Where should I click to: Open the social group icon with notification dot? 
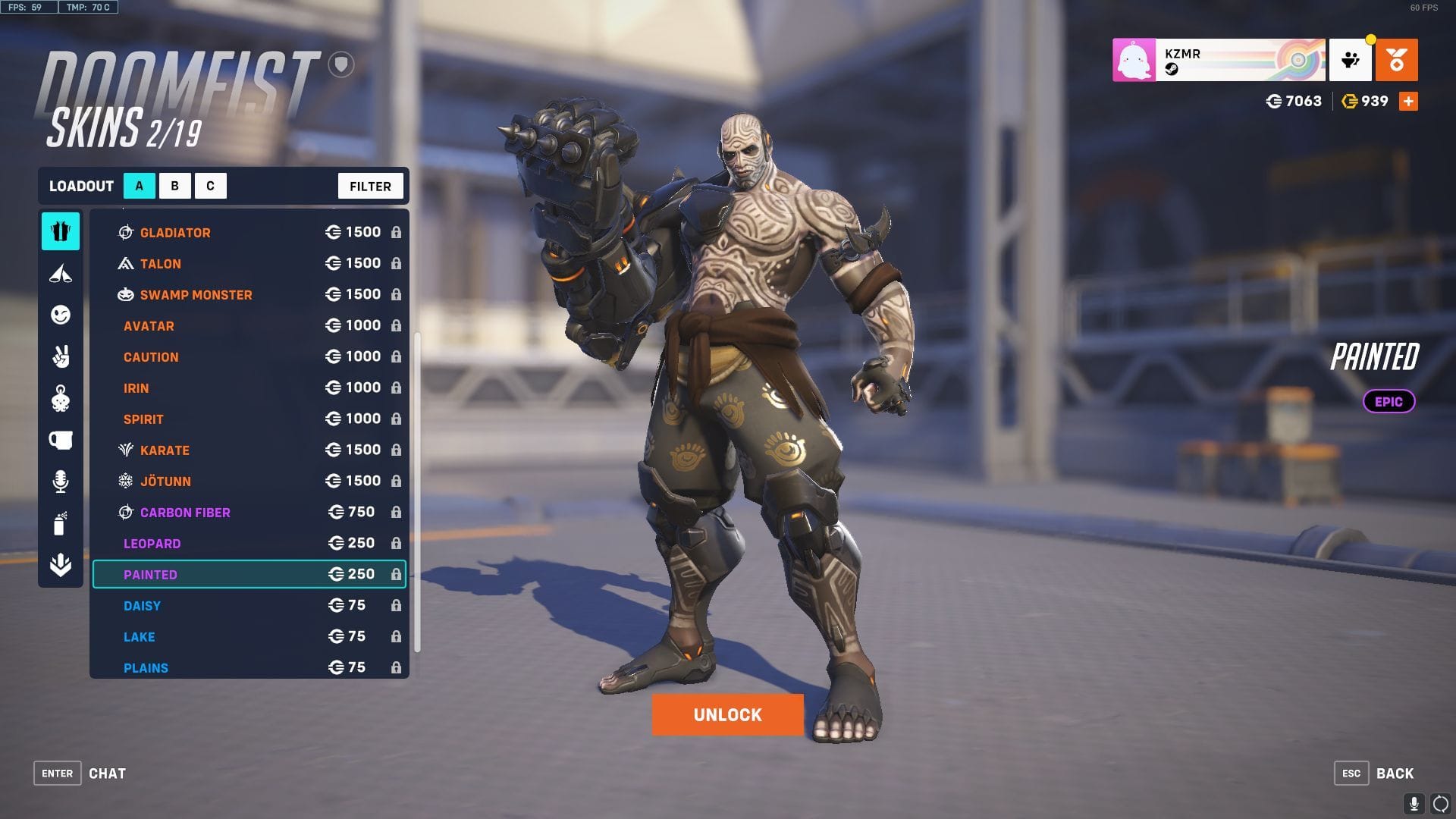[1351, 60]
